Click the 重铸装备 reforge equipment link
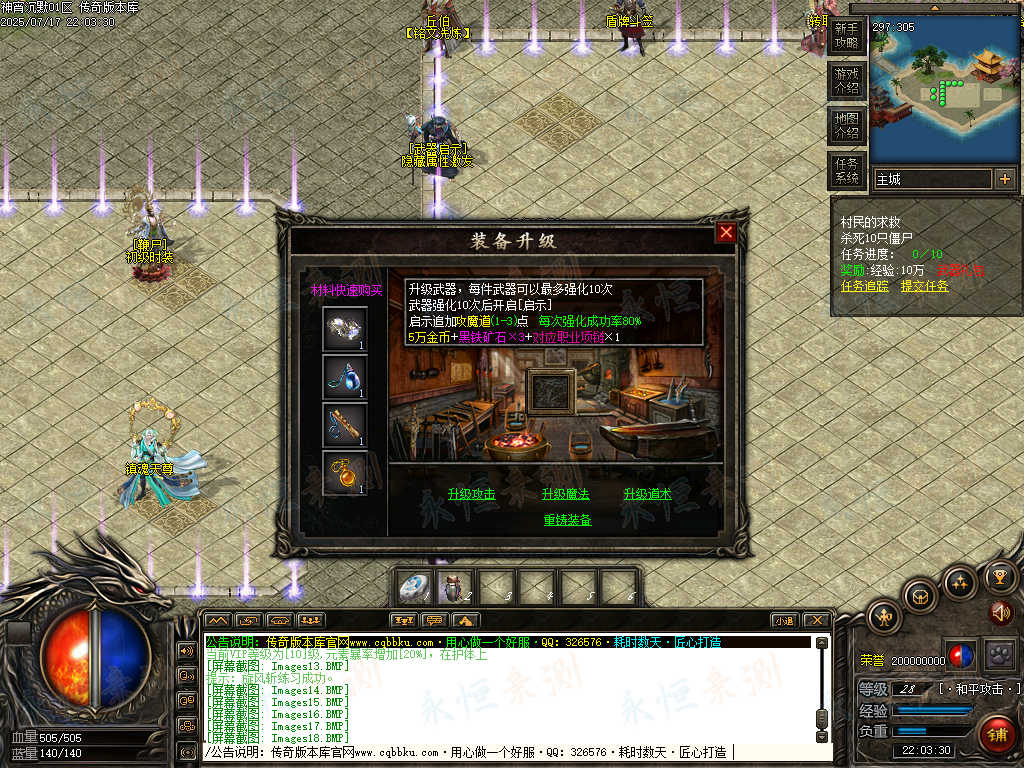The image size is (1024, 768). point(567,520)
